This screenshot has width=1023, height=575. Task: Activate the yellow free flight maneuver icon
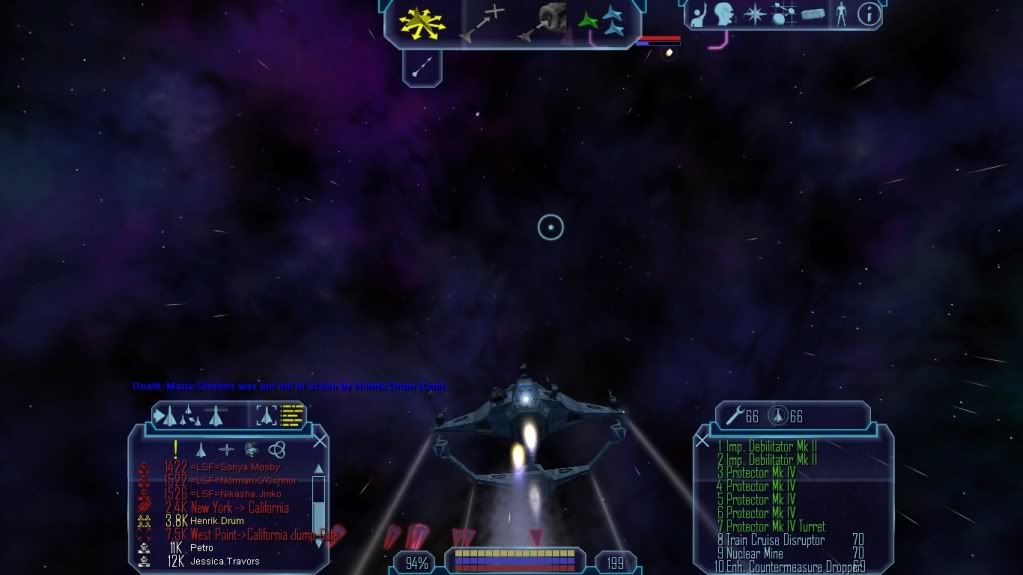tap(423, 23)
